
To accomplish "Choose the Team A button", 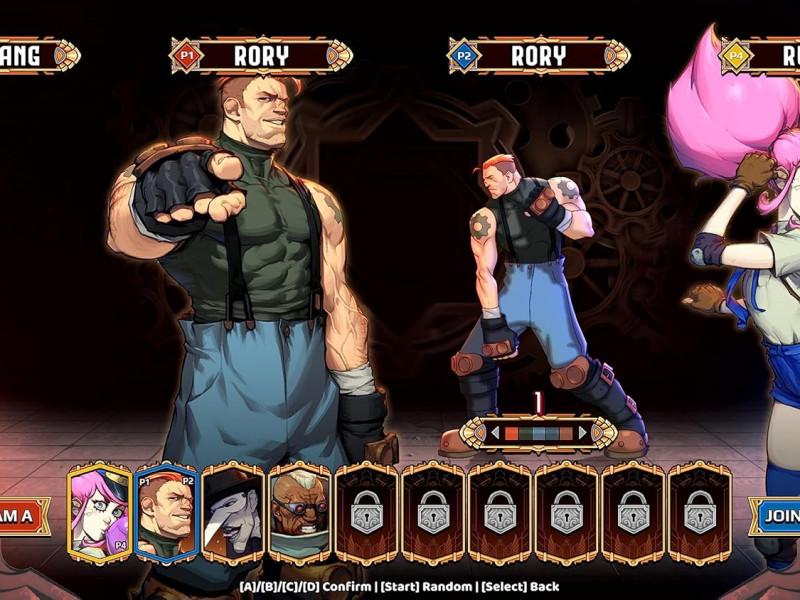I will (x=22, y=516).
